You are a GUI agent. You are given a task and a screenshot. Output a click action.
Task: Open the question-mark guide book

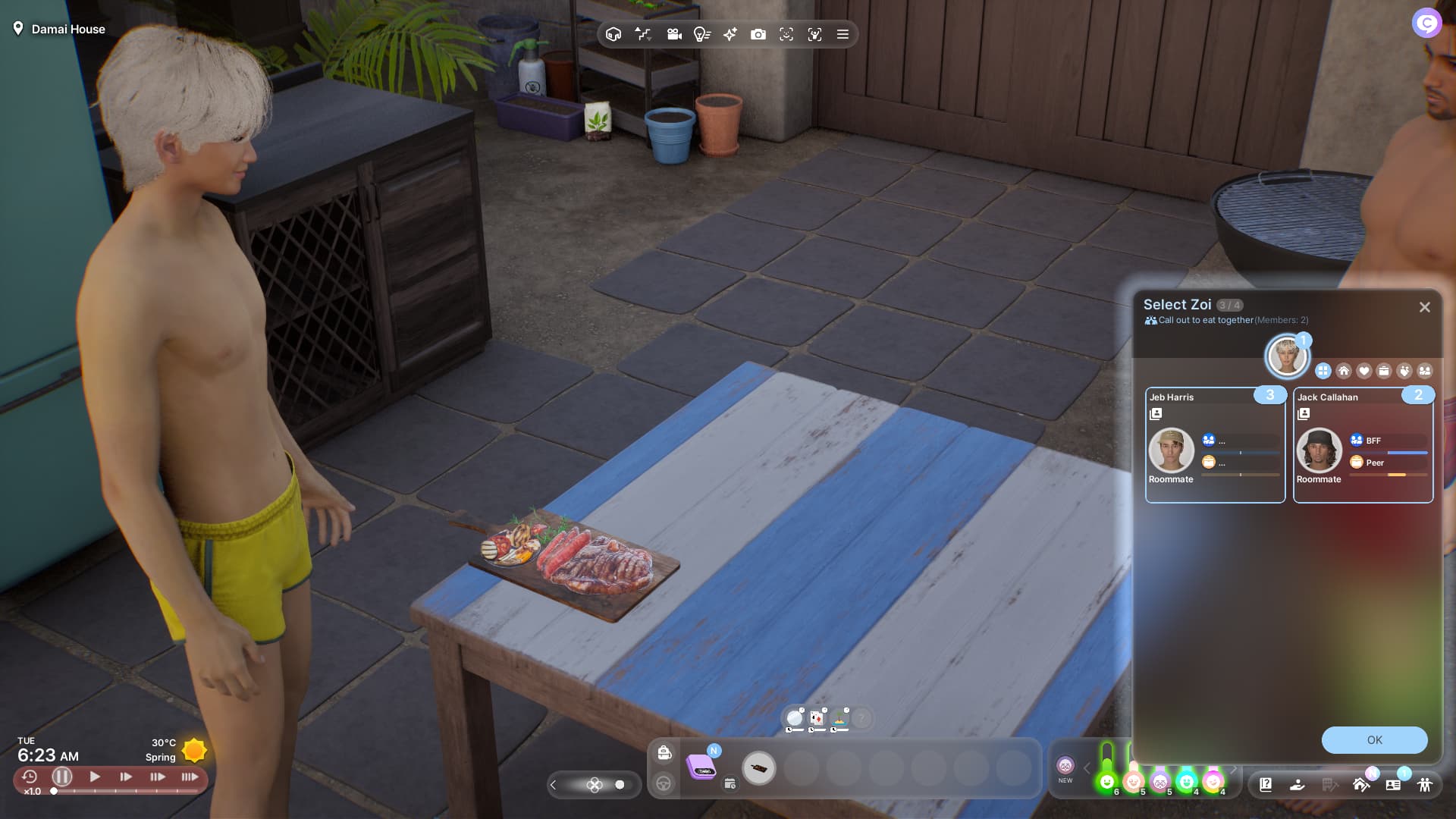pos(1266,785)
